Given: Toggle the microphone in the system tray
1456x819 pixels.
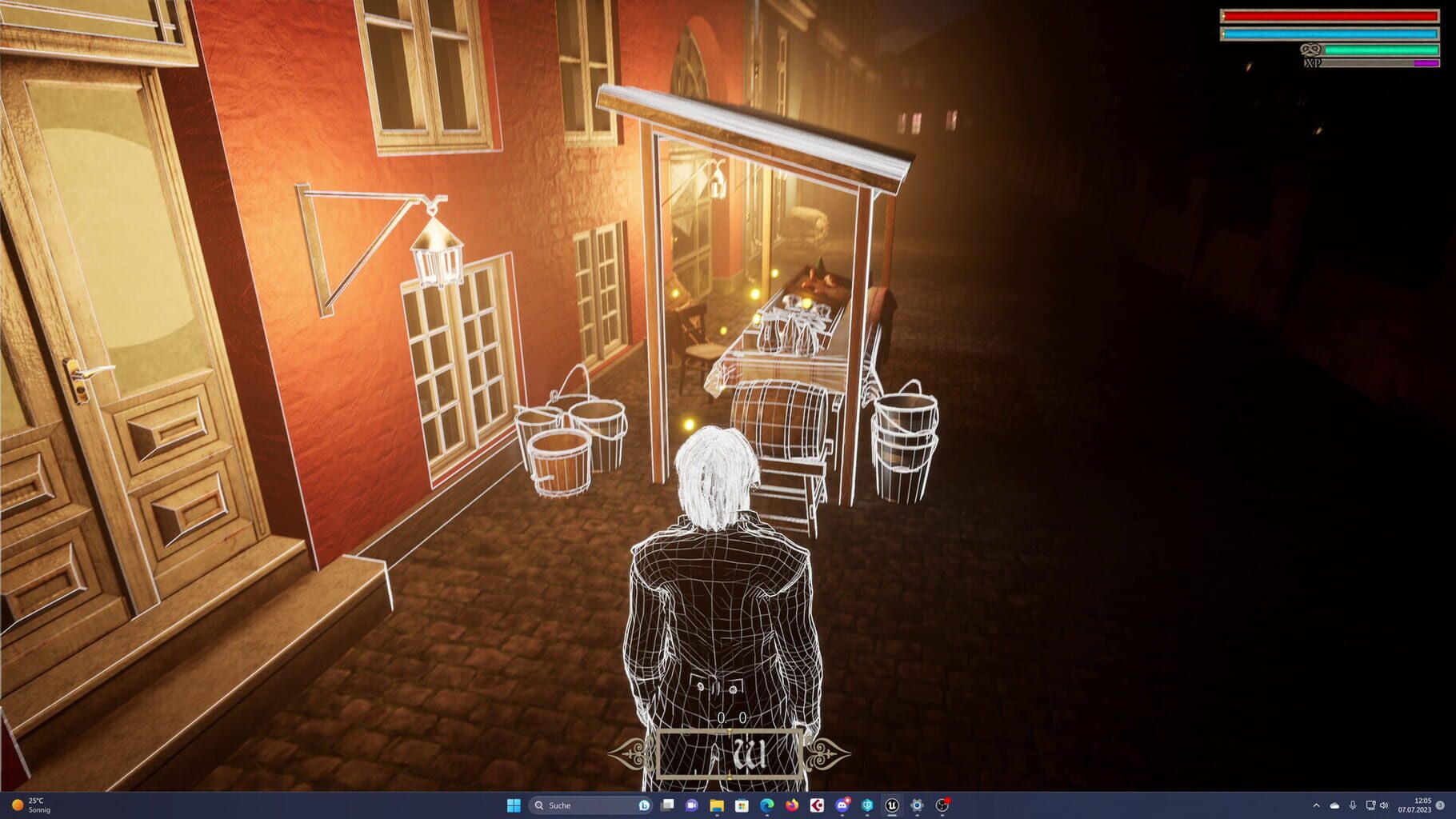Looking at the screenshot, I should pyautogui.click(x=1353, y=806).
